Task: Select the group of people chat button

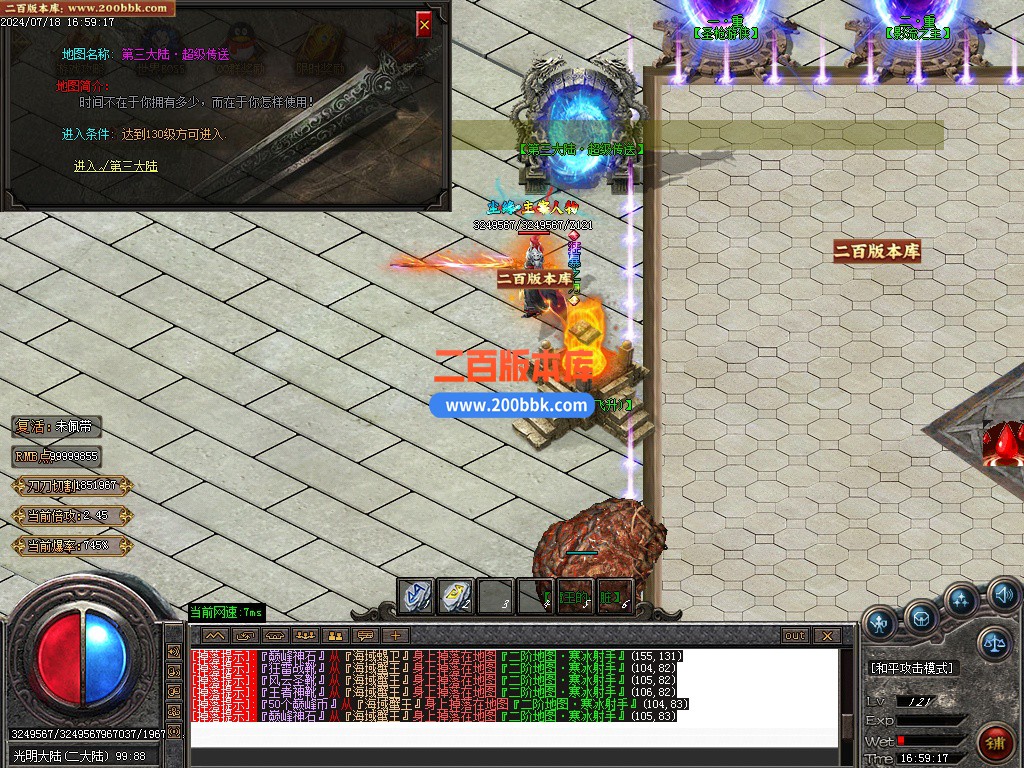Action: [305, 636]
